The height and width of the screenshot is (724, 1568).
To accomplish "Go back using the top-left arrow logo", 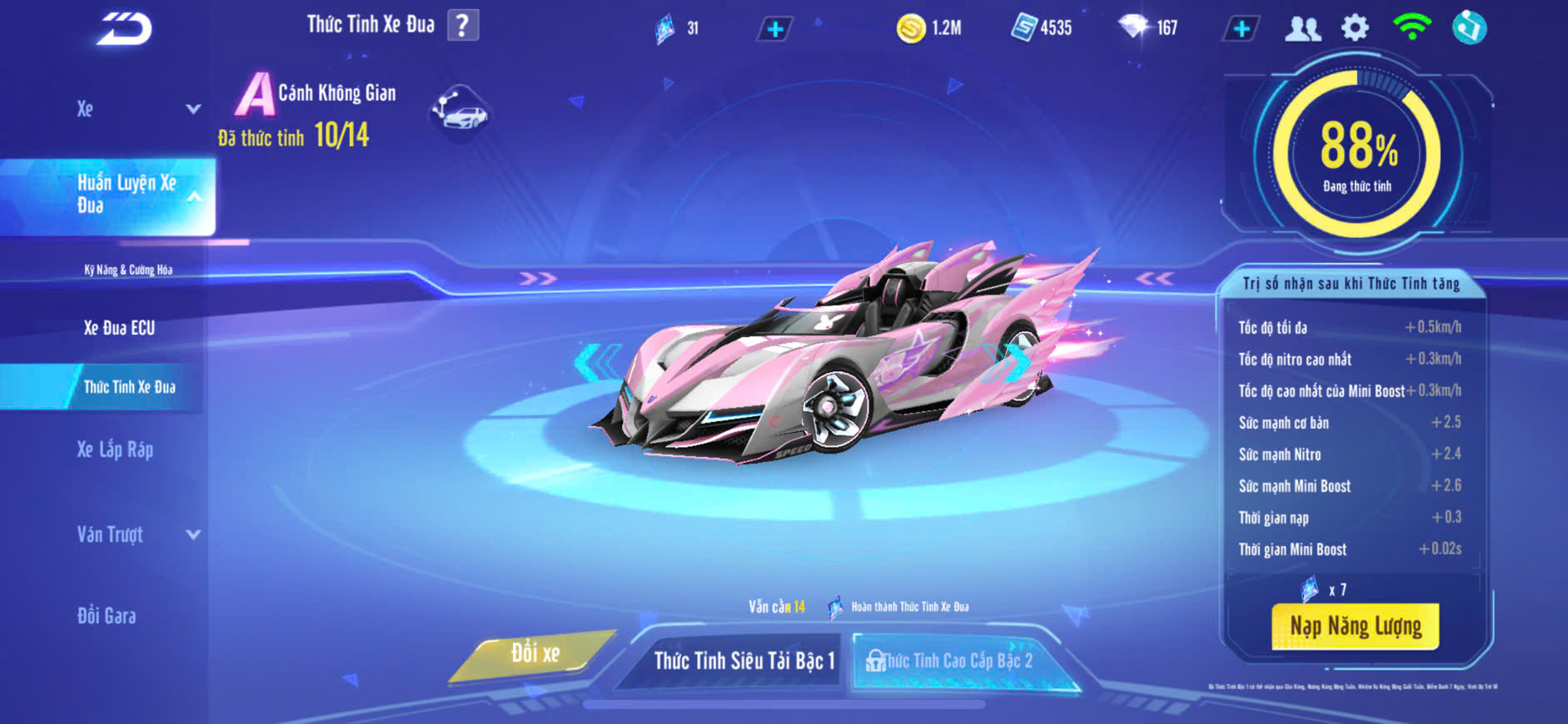I will click(125, 29).
